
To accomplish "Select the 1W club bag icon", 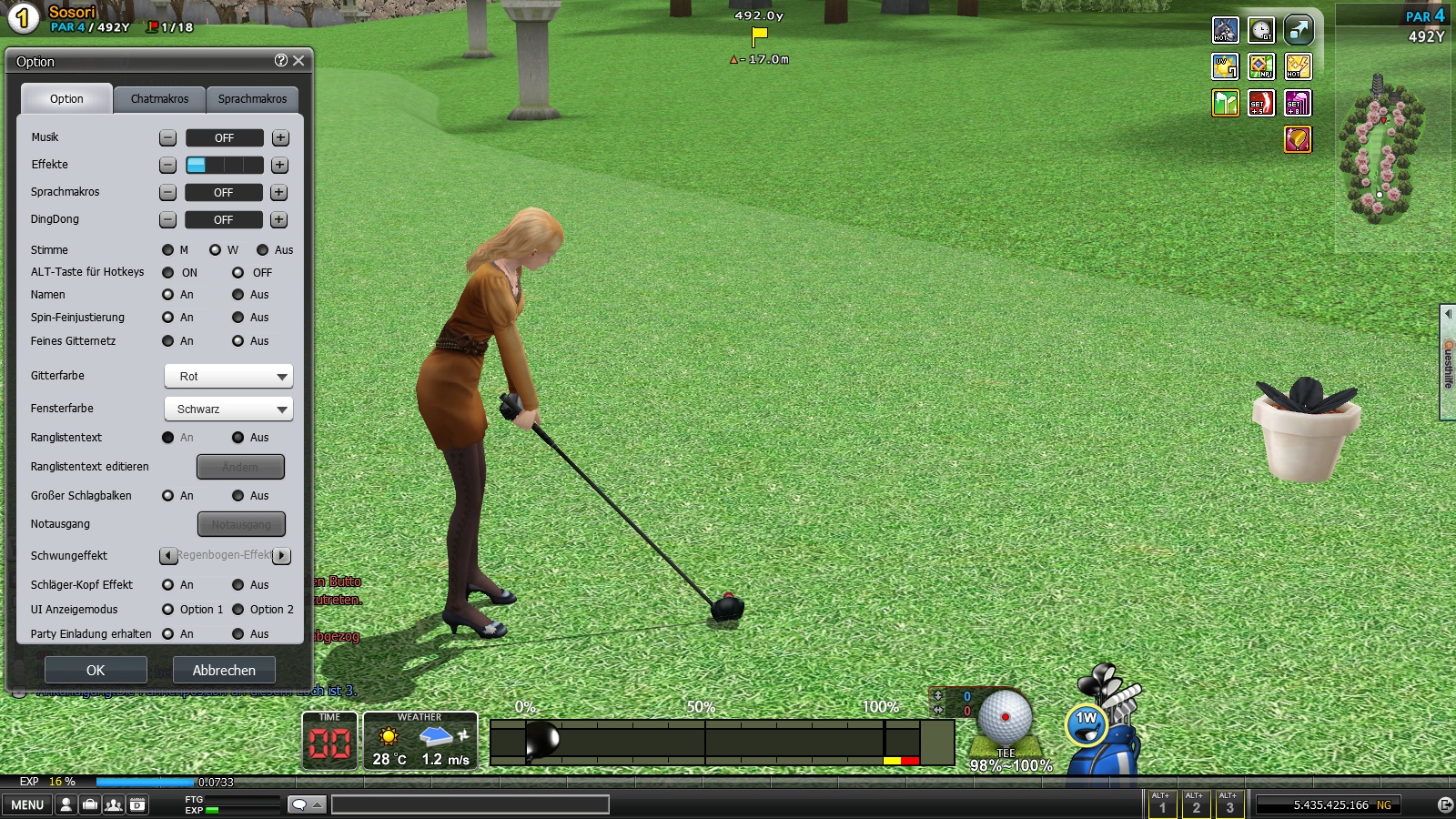I will (1088, 725).
